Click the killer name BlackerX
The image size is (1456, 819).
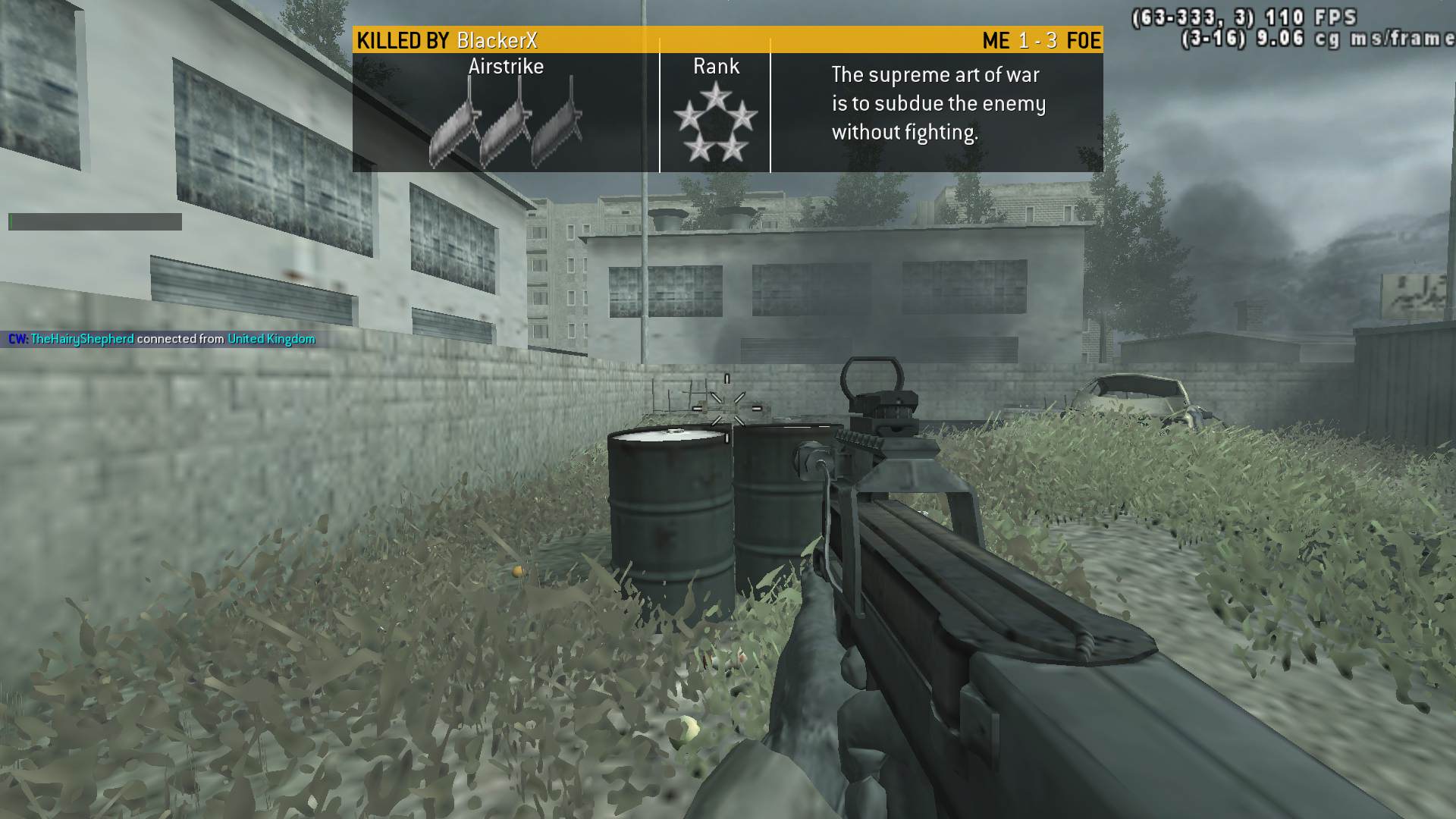[497, 40]
